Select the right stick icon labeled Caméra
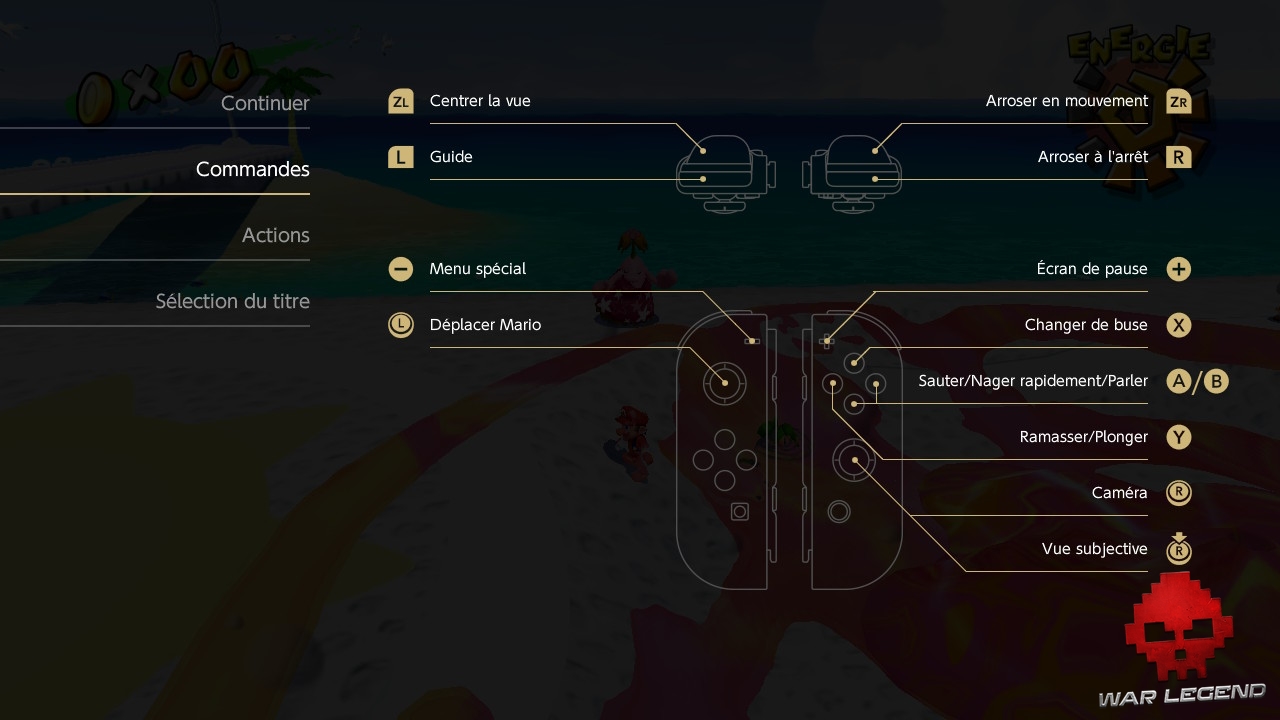This screenshot has width=1280, height=720. click(x=1178, y=493)
